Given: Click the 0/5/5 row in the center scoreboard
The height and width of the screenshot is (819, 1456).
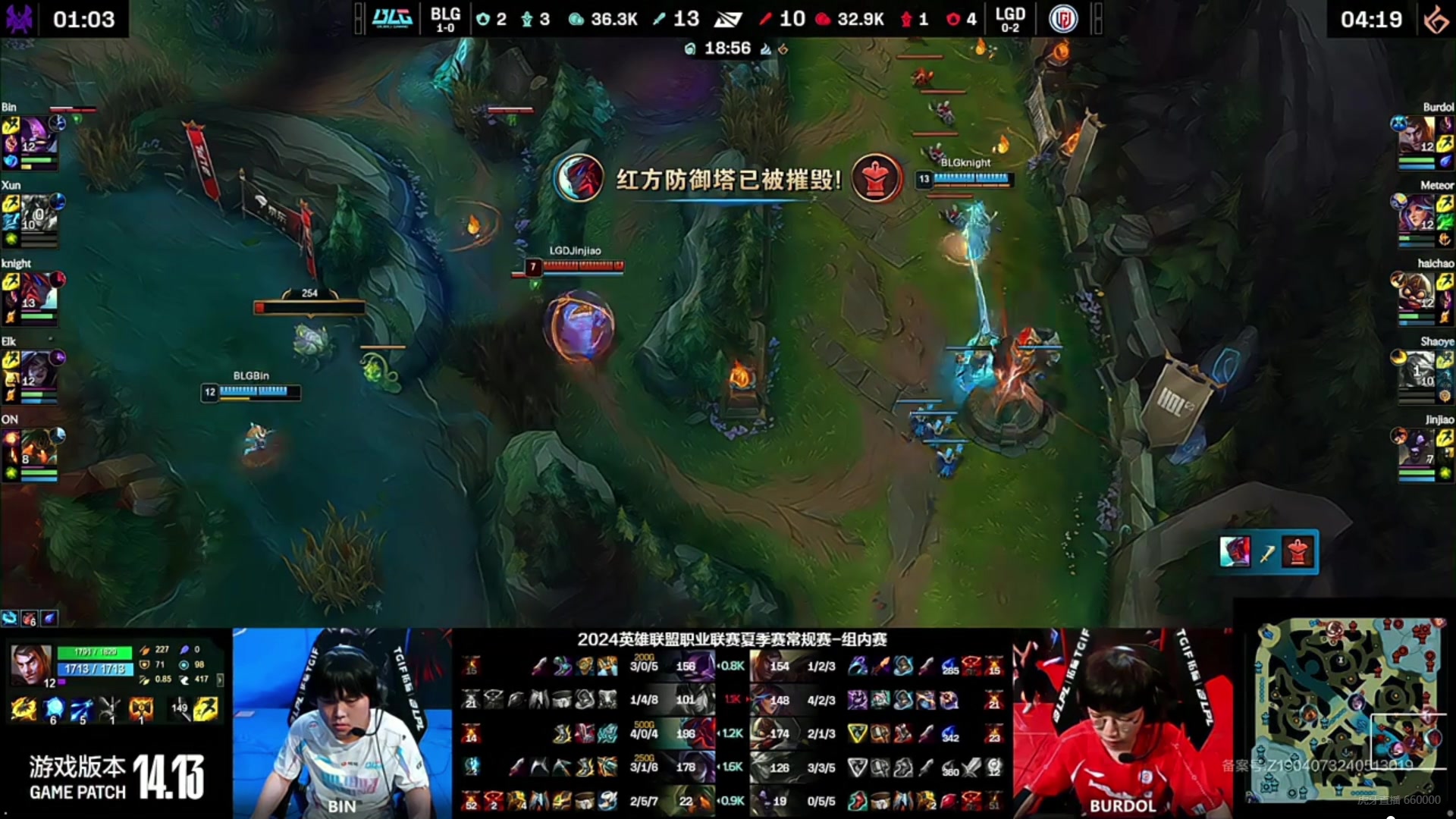Looking at the screenshot, I should [x=821, y=801].
